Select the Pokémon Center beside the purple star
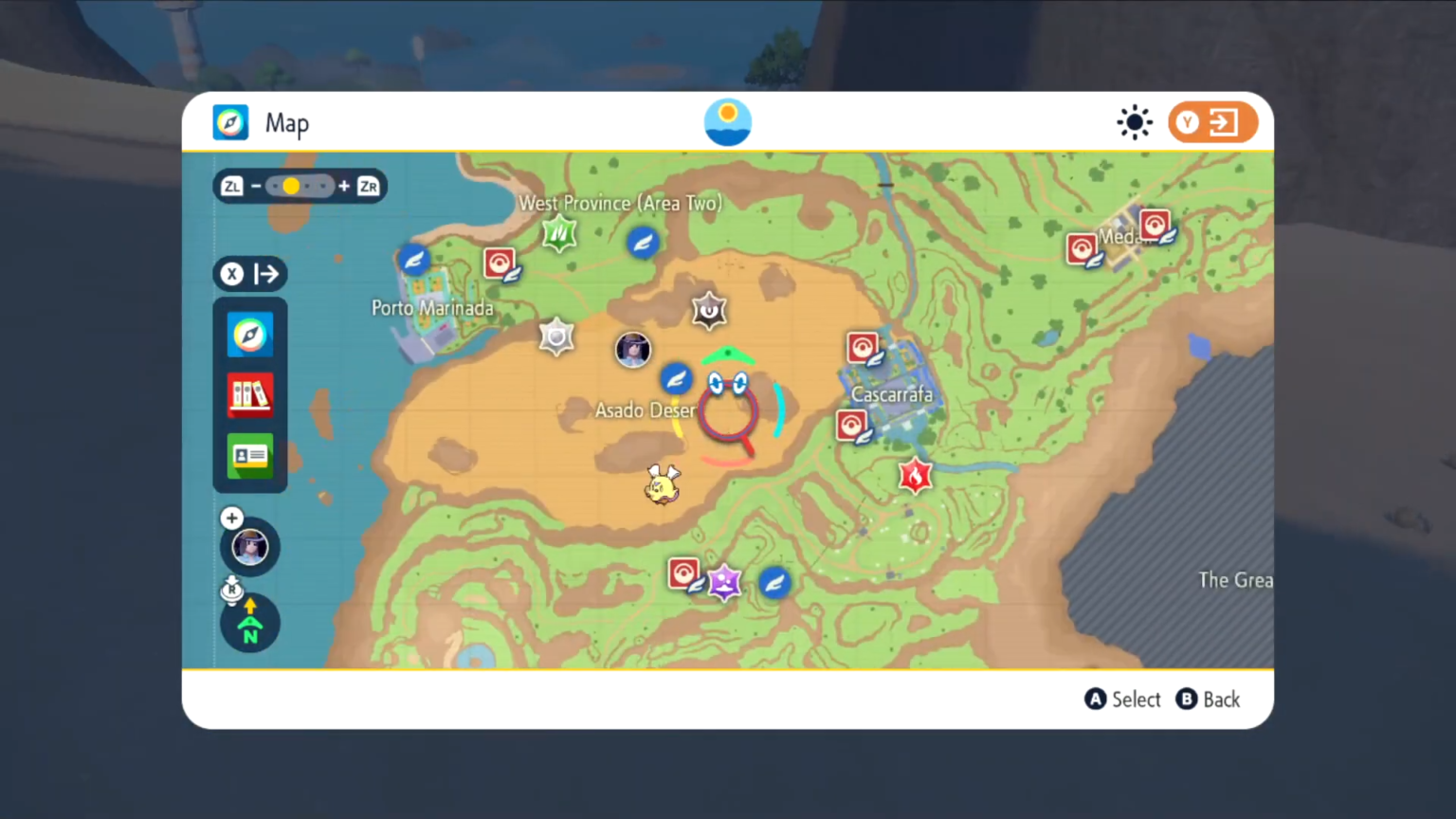Viewport: 1456px width, 819px height. point(683,573)
